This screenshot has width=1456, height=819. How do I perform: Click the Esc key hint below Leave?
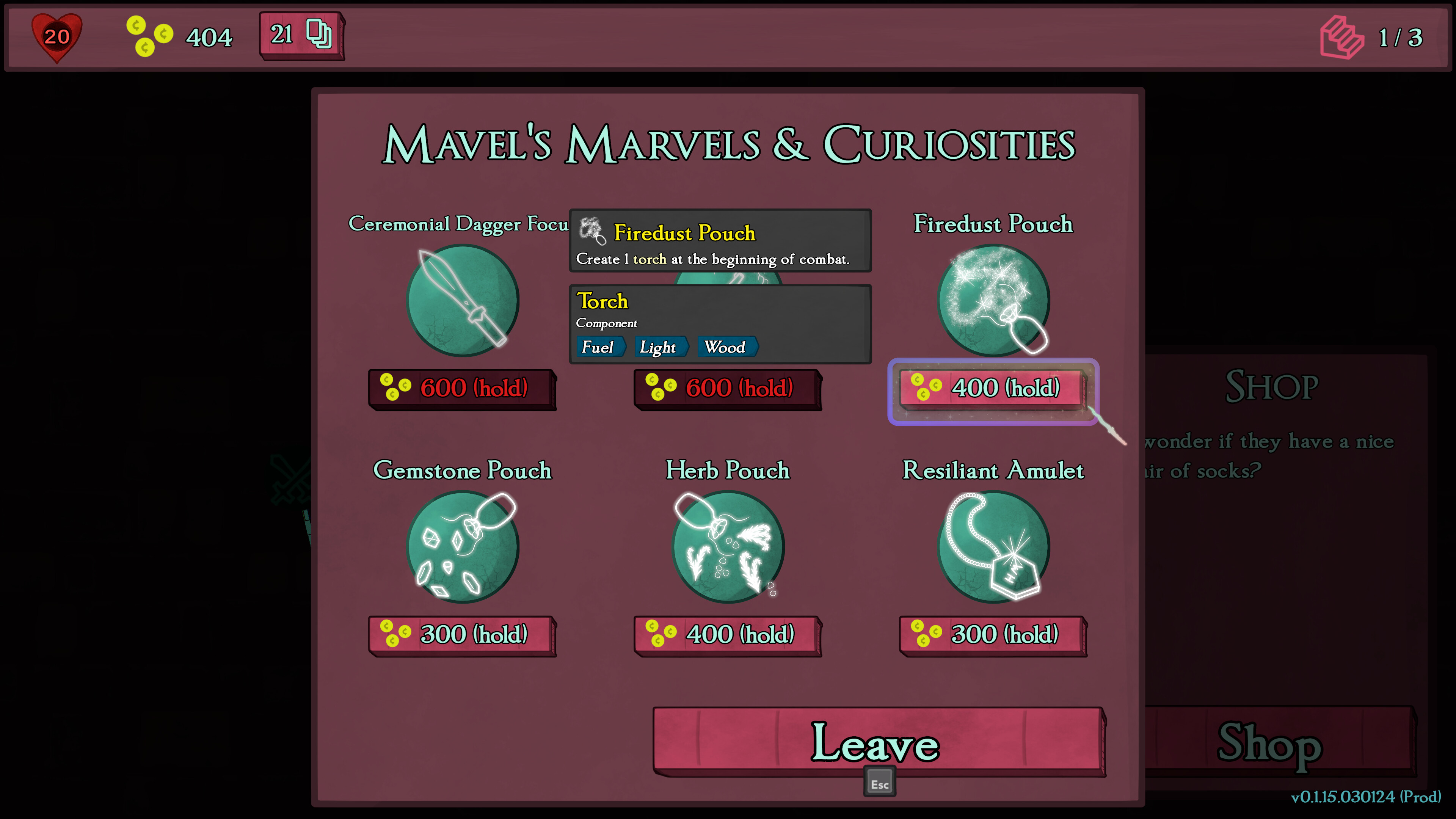coord(880,783)
